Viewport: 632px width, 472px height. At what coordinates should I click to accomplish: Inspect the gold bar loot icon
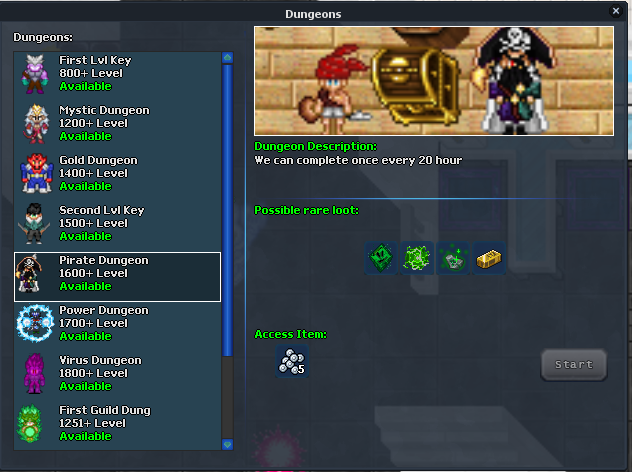click(x=489, y=259)
